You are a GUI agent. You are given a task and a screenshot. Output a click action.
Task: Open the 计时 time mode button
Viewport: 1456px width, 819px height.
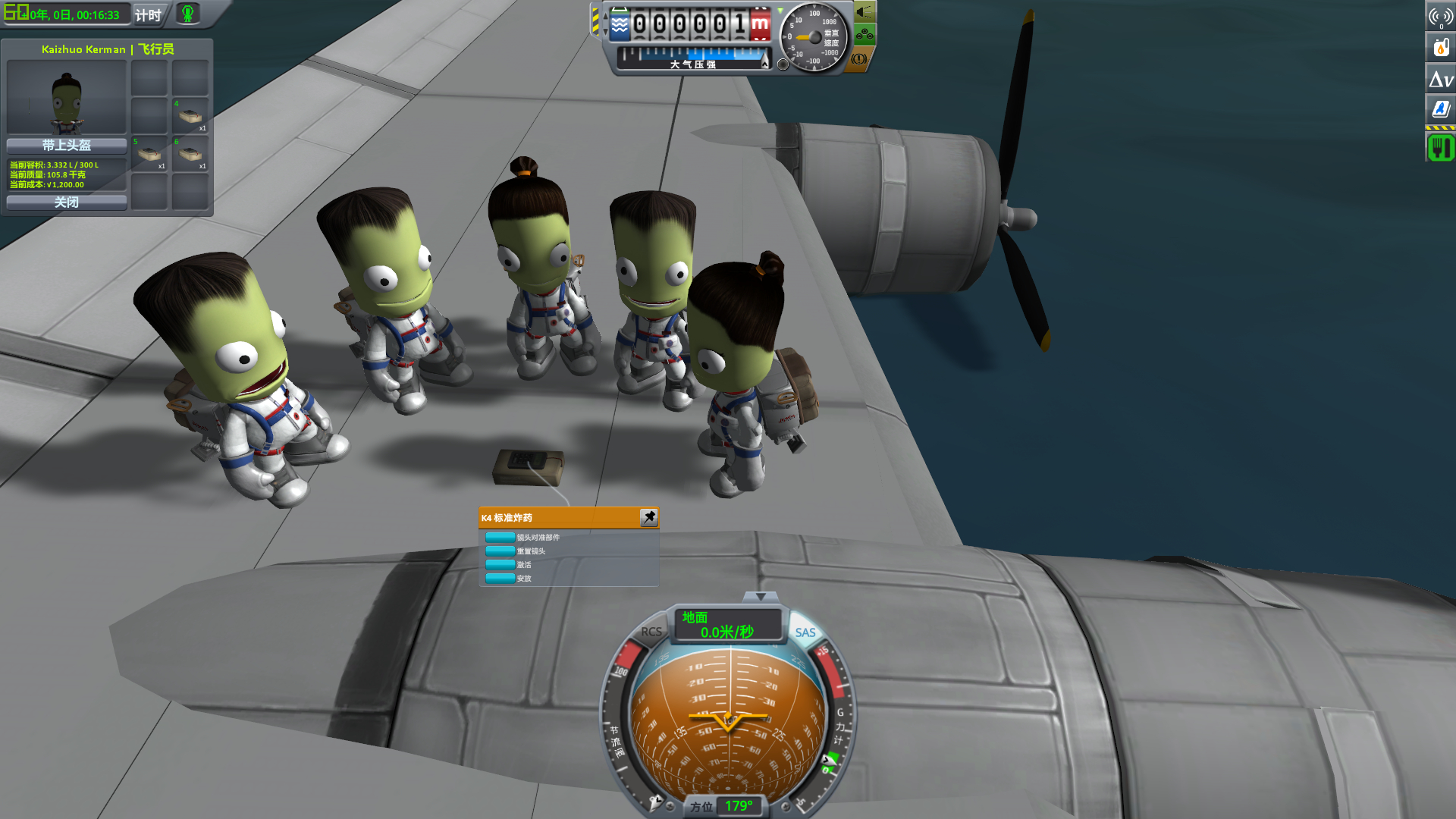click(x=148, y=14)
